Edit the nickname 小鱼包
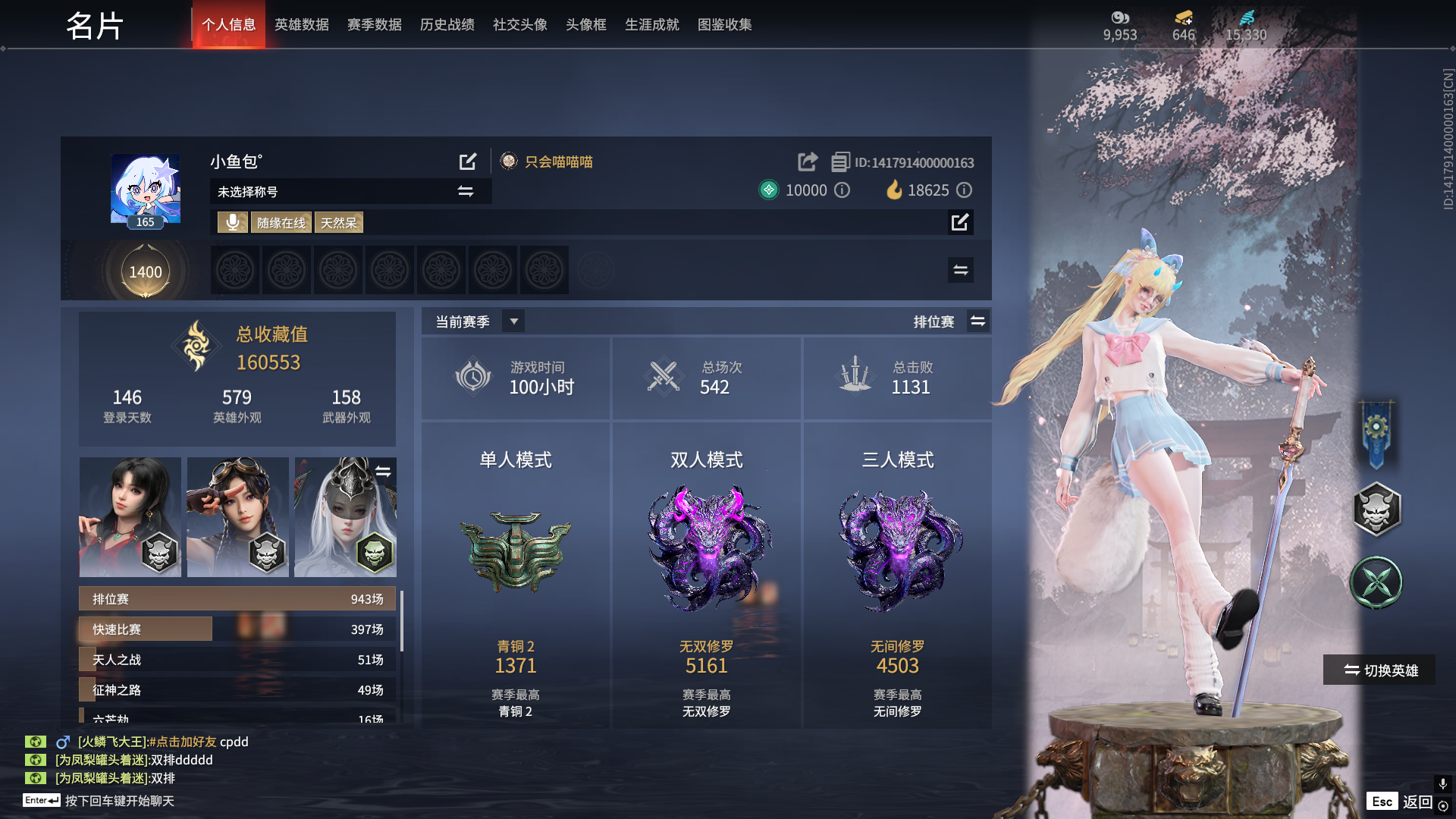Image resolution: width=1456 pixels, height=819 pixels. point(468,162)
